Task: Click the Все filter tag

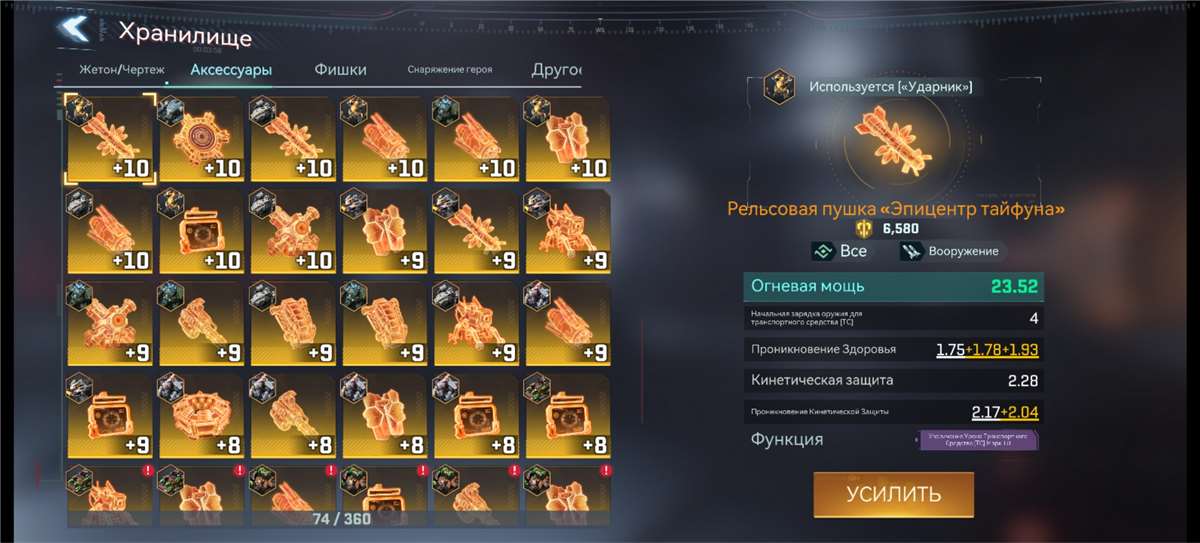Action: pos(839,252)
